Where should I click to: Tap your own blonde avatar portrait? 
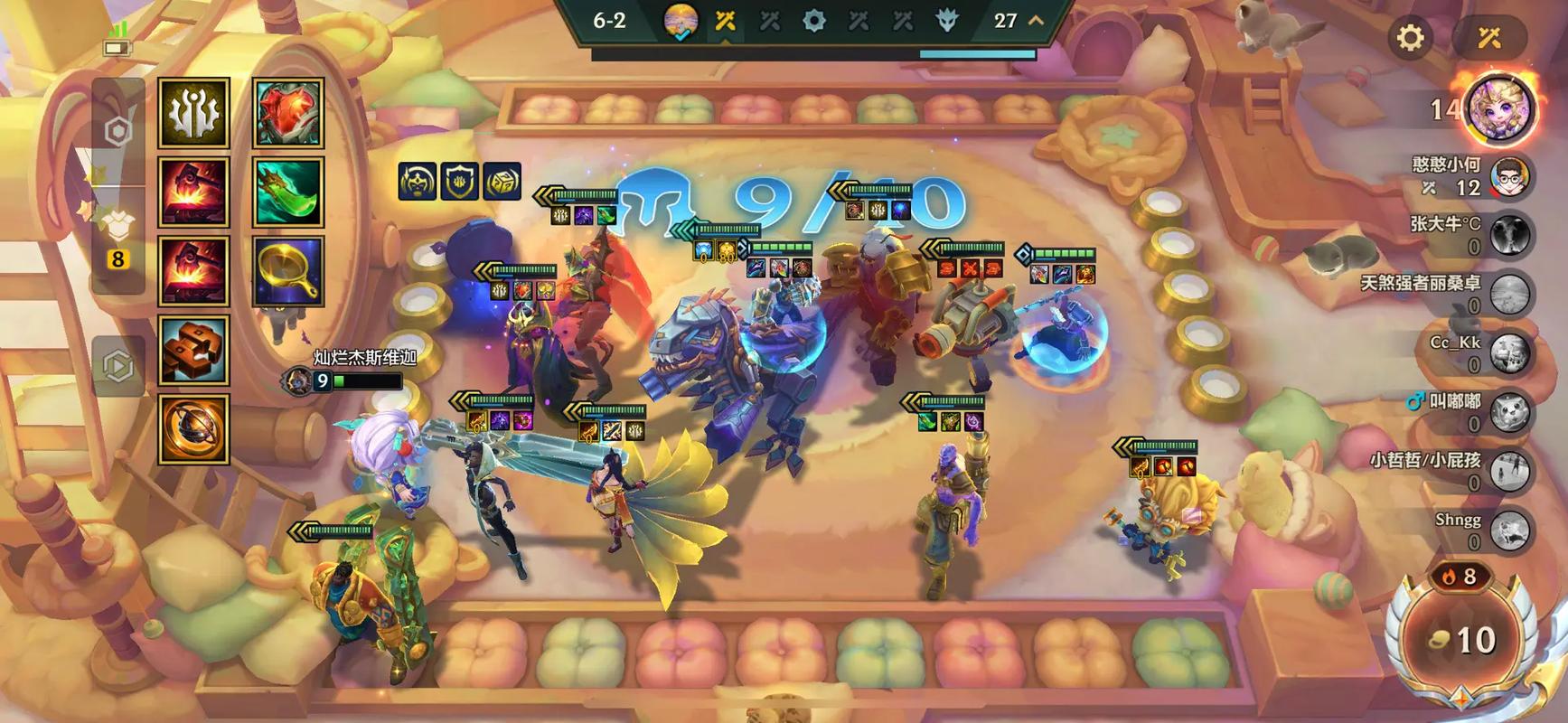tap(1500, 109)
